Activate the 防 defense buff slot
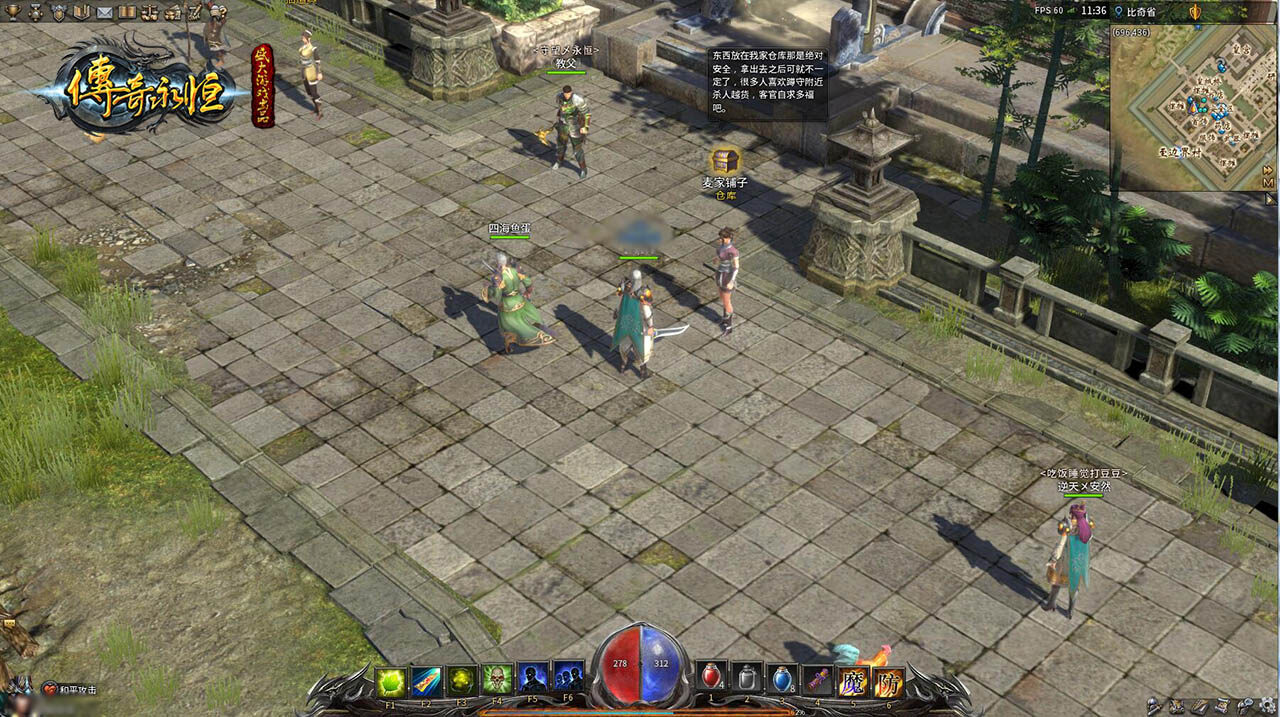1280x717 pixels. coord(888,682)
